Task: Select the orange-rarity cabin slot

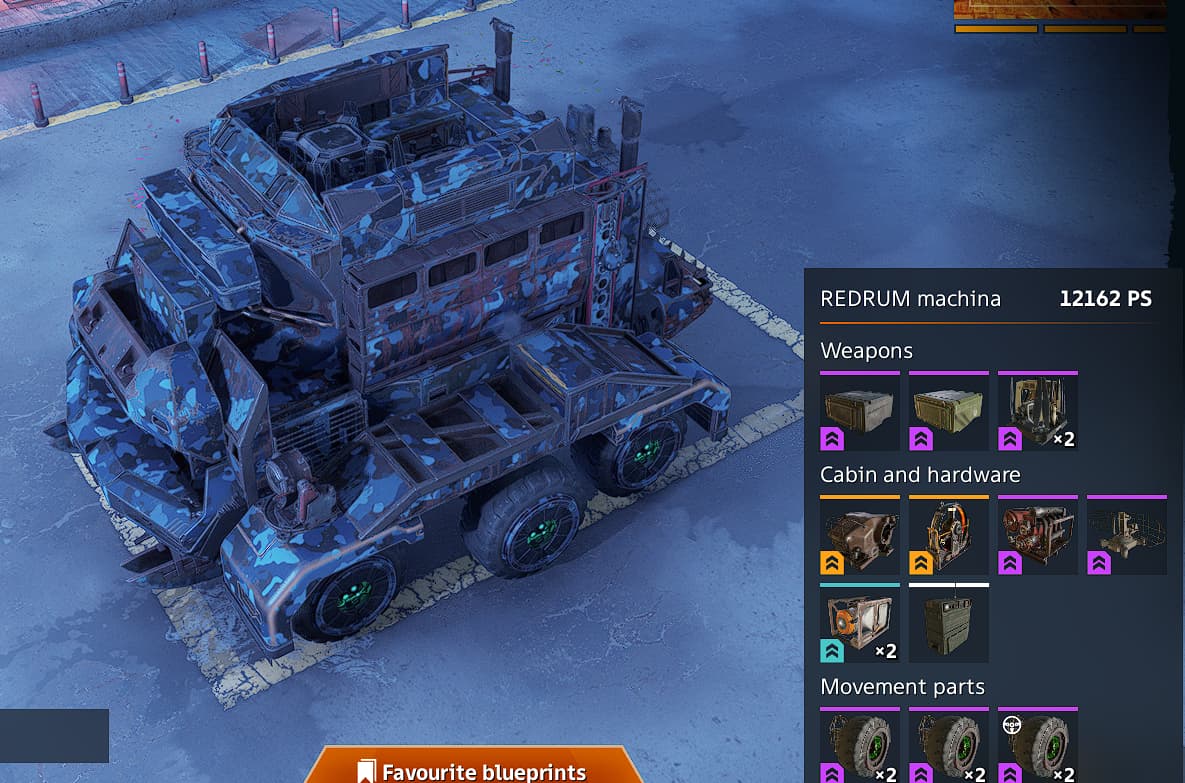Action: [859, 535]
